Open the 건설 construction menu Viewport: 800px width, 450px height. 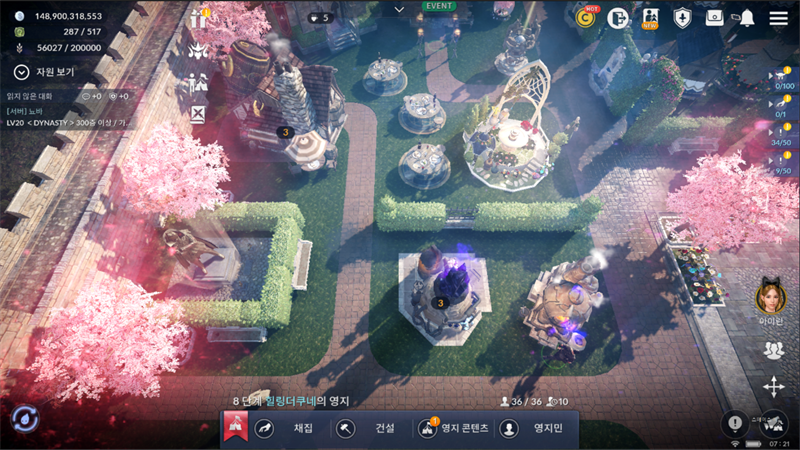(368, 428)
